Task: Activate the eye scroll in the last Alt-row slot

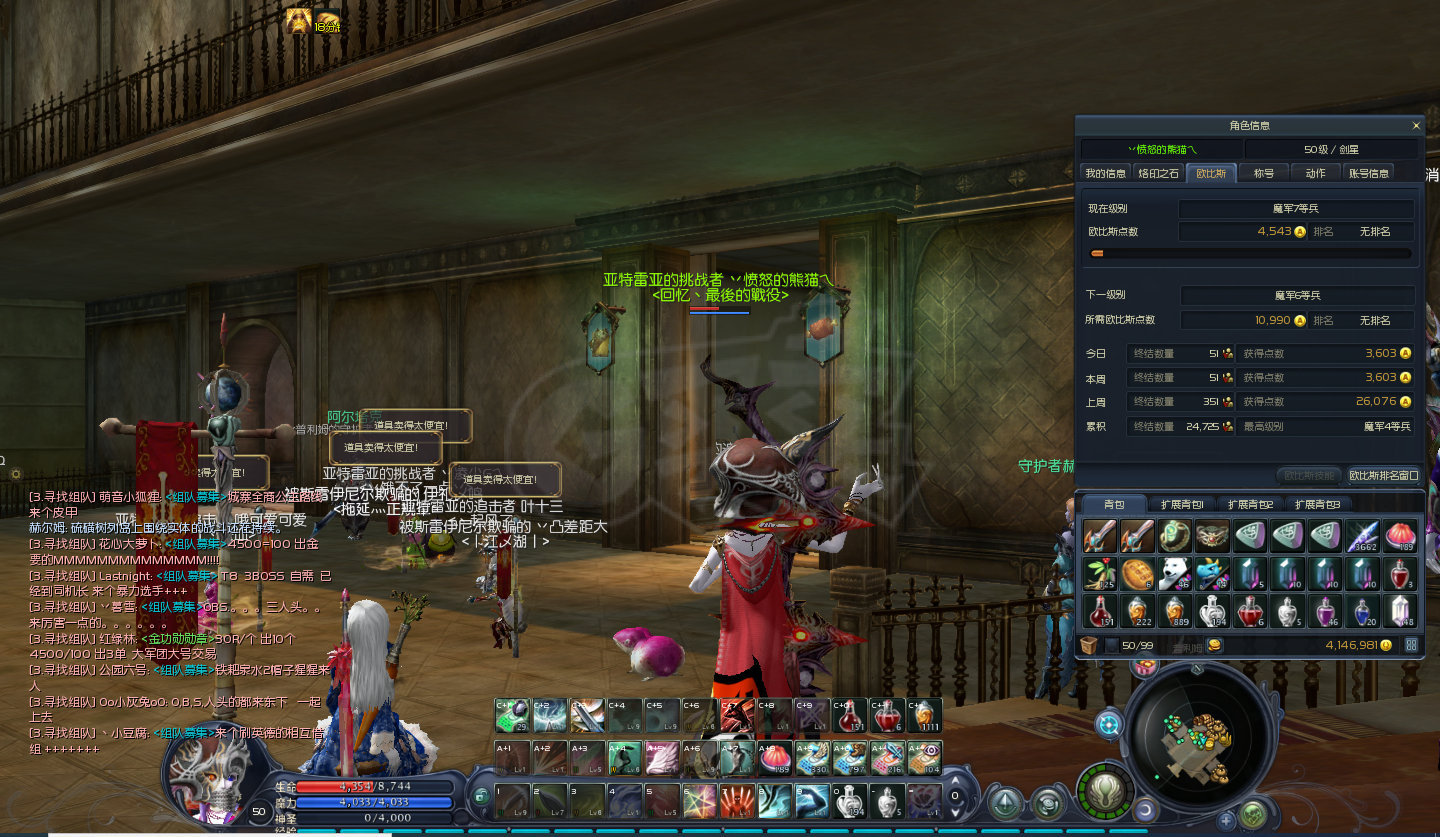Action: [x=925, y=758]
